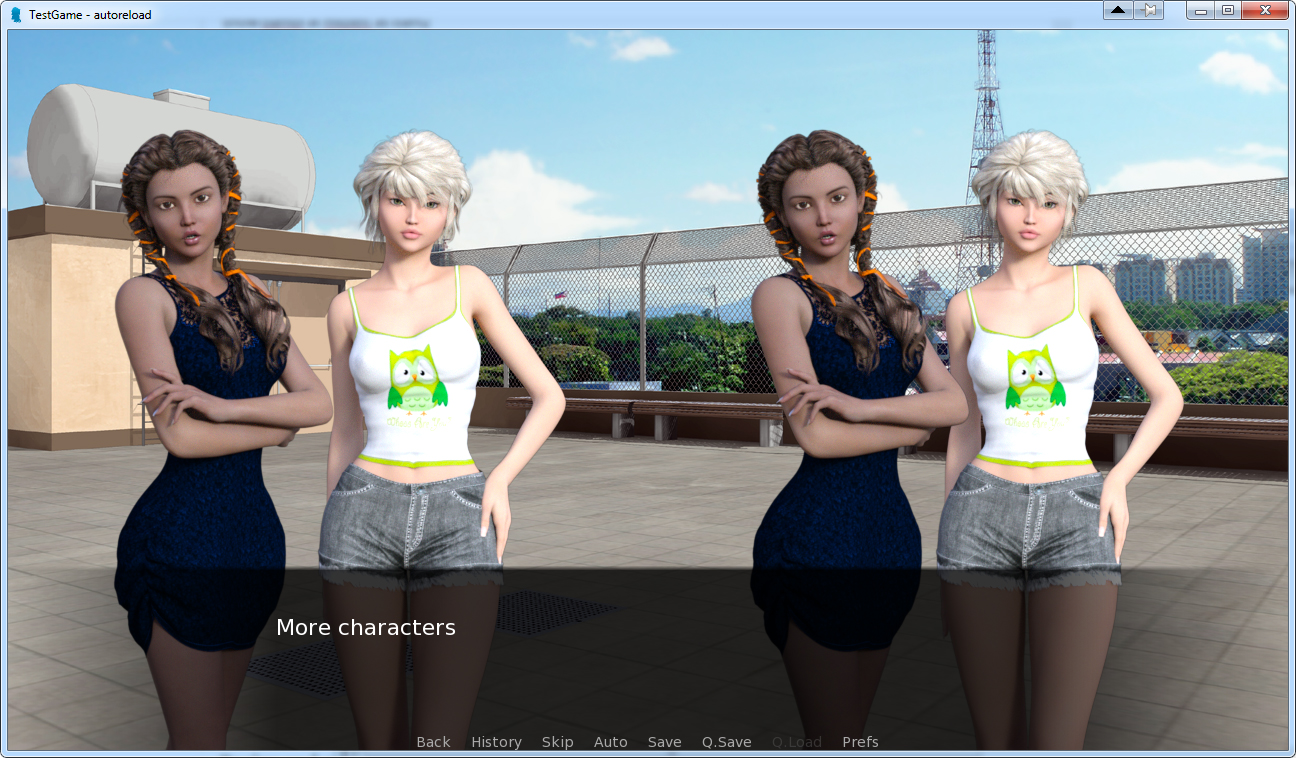Activate Skip mode
This screenshot has width=1296, height=758.
557,742
